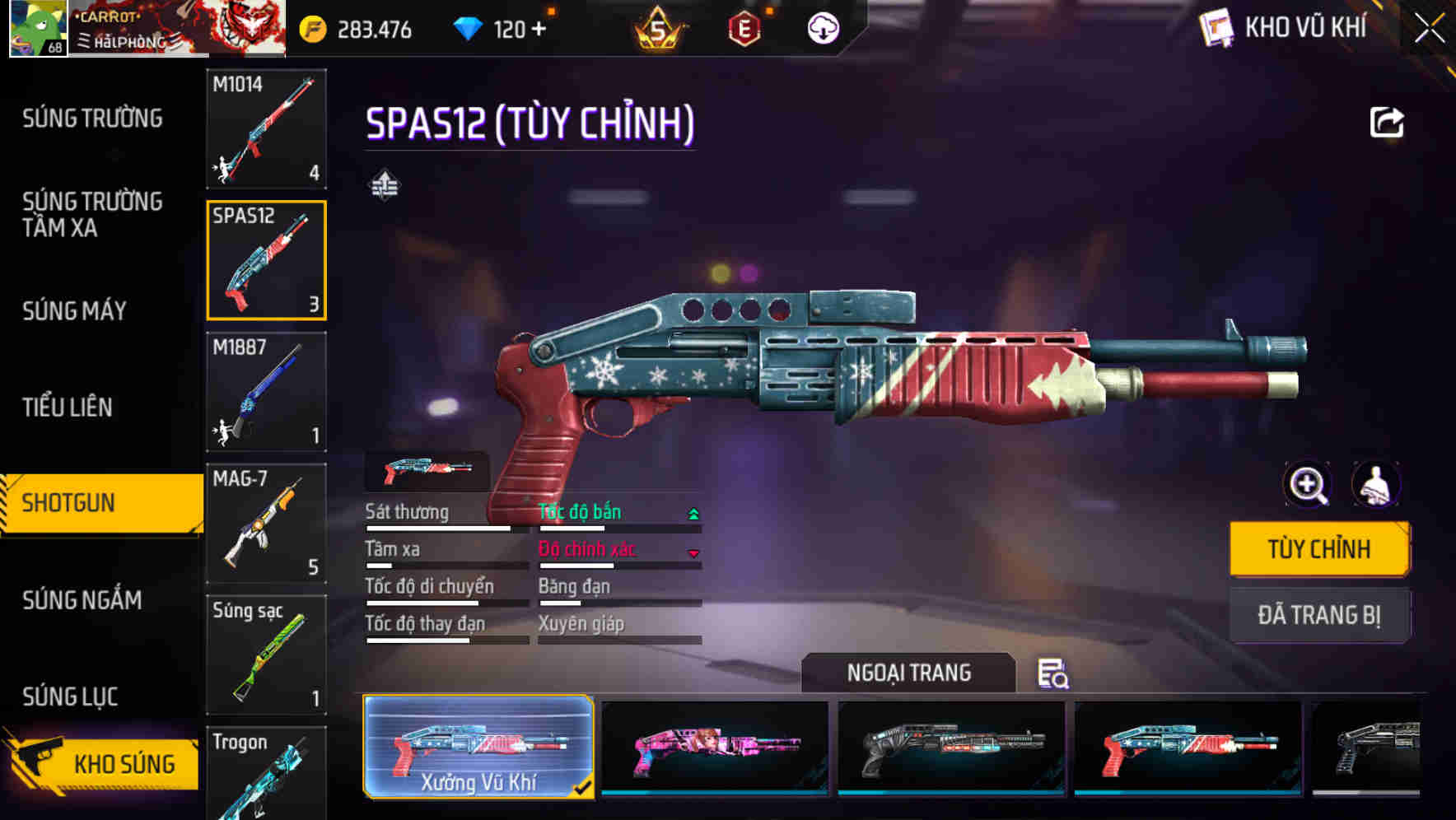Viewport: 1456px width, 820px height.
Task: Choose the SÚNG MÁY category
Action: click(x=75, y=311)
